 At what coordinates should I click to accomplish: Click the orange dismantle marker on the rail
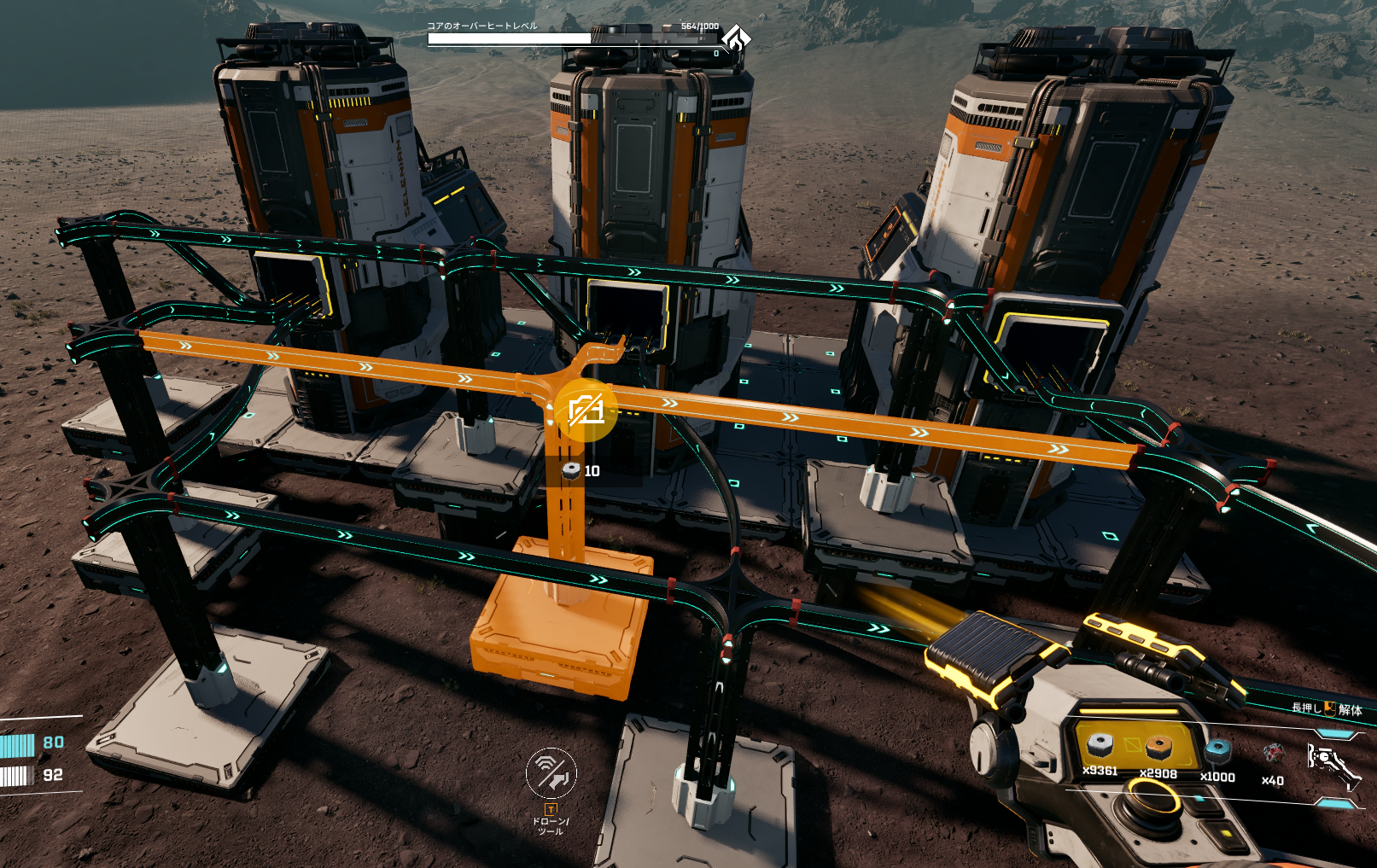[586, 411]
